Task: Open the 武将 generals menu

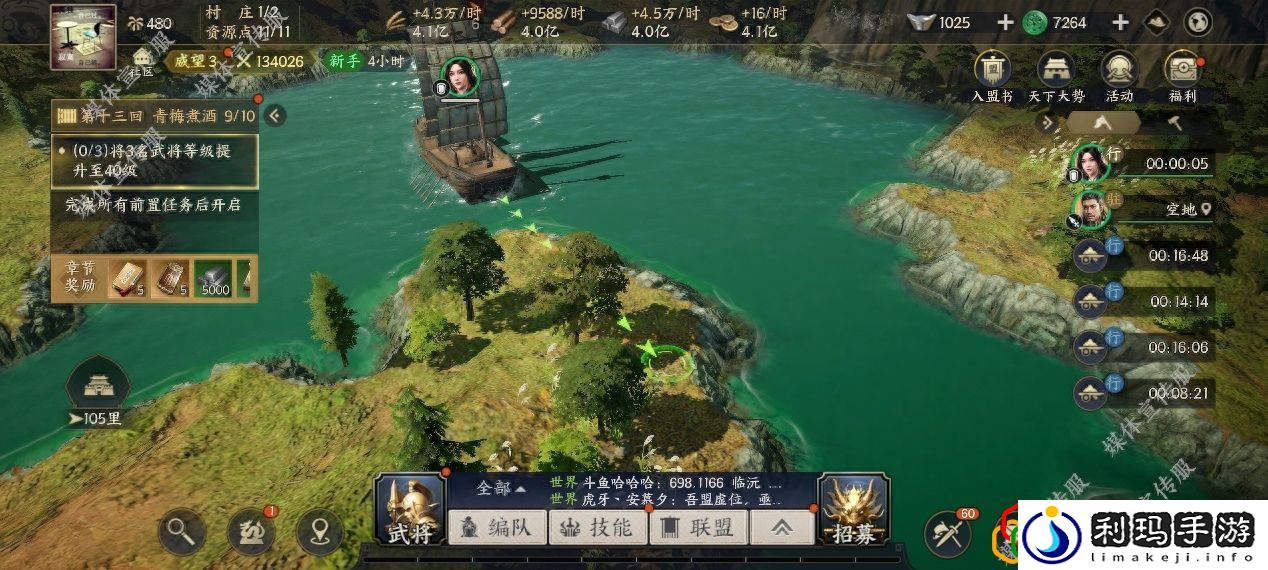Action: click(x=410, y=510)
